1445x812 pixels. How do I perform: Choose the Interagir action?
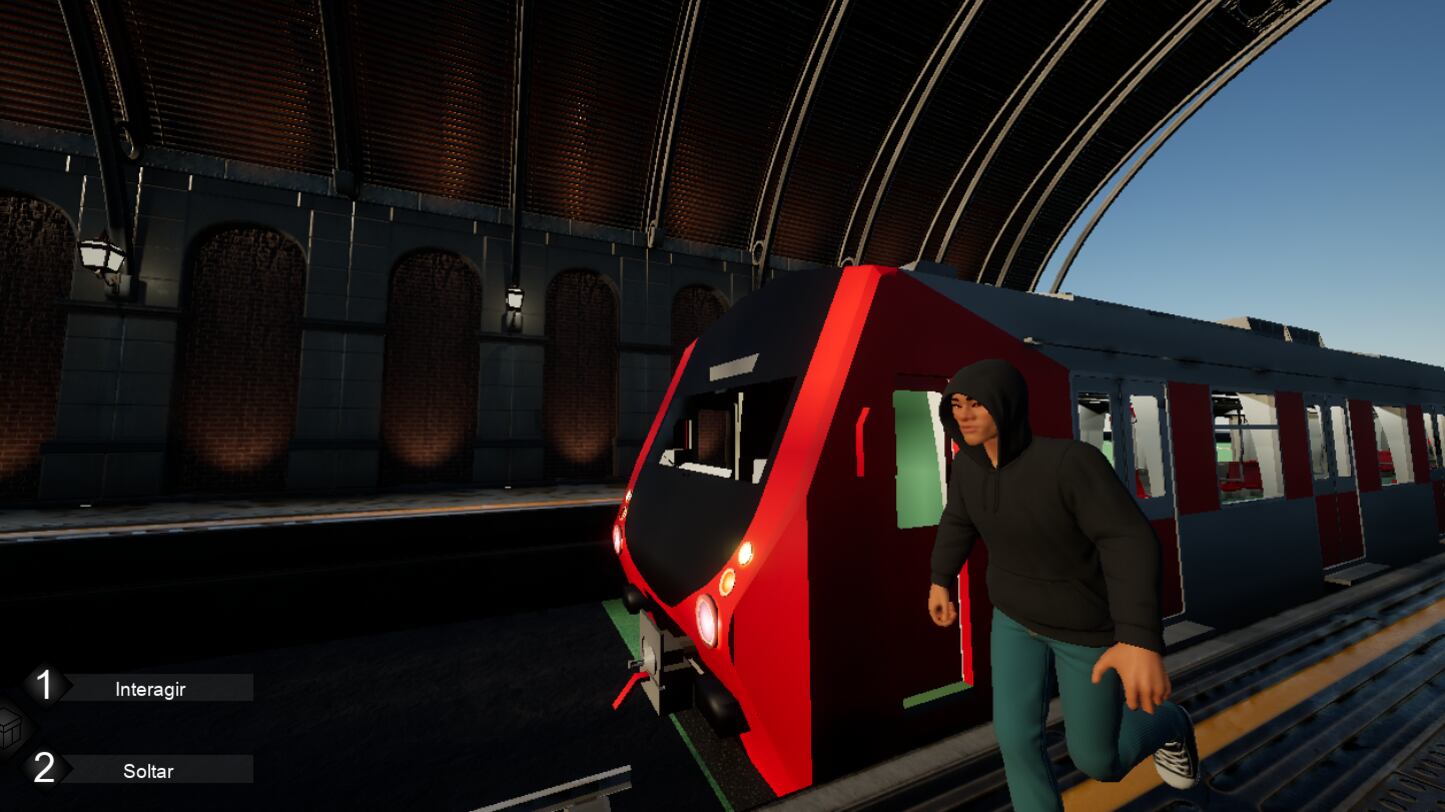pos(150,689)
